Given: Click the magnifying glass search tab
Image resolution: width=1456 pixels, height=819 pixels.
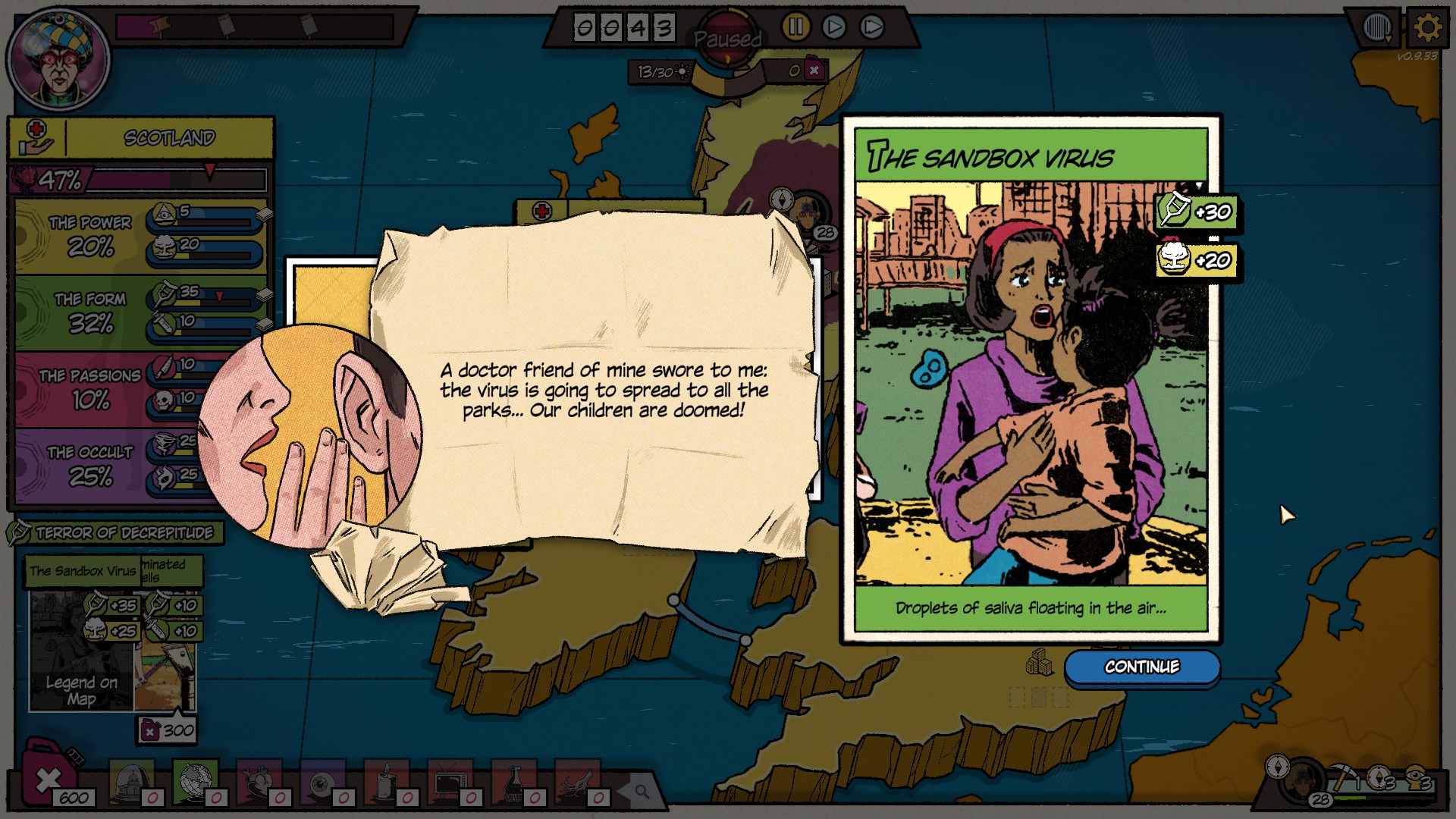Looking at the screenshot, I should [642, 792].
